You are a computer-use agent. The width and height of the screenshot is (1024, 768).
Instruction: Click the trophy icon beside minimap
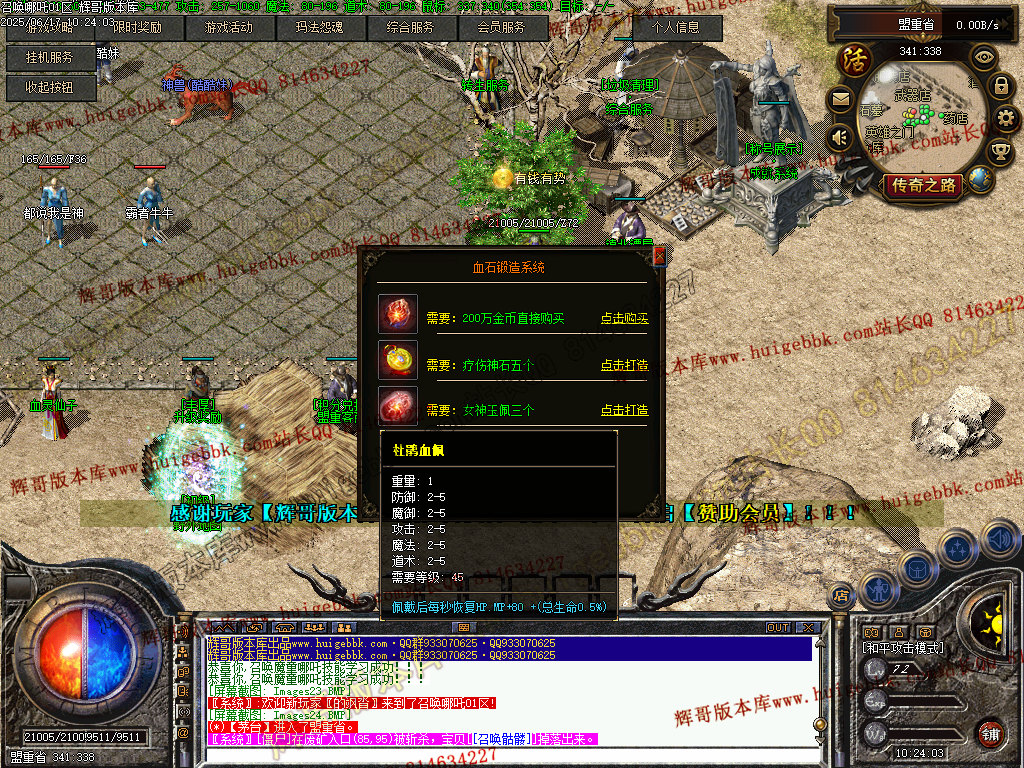tap(999, 152)
